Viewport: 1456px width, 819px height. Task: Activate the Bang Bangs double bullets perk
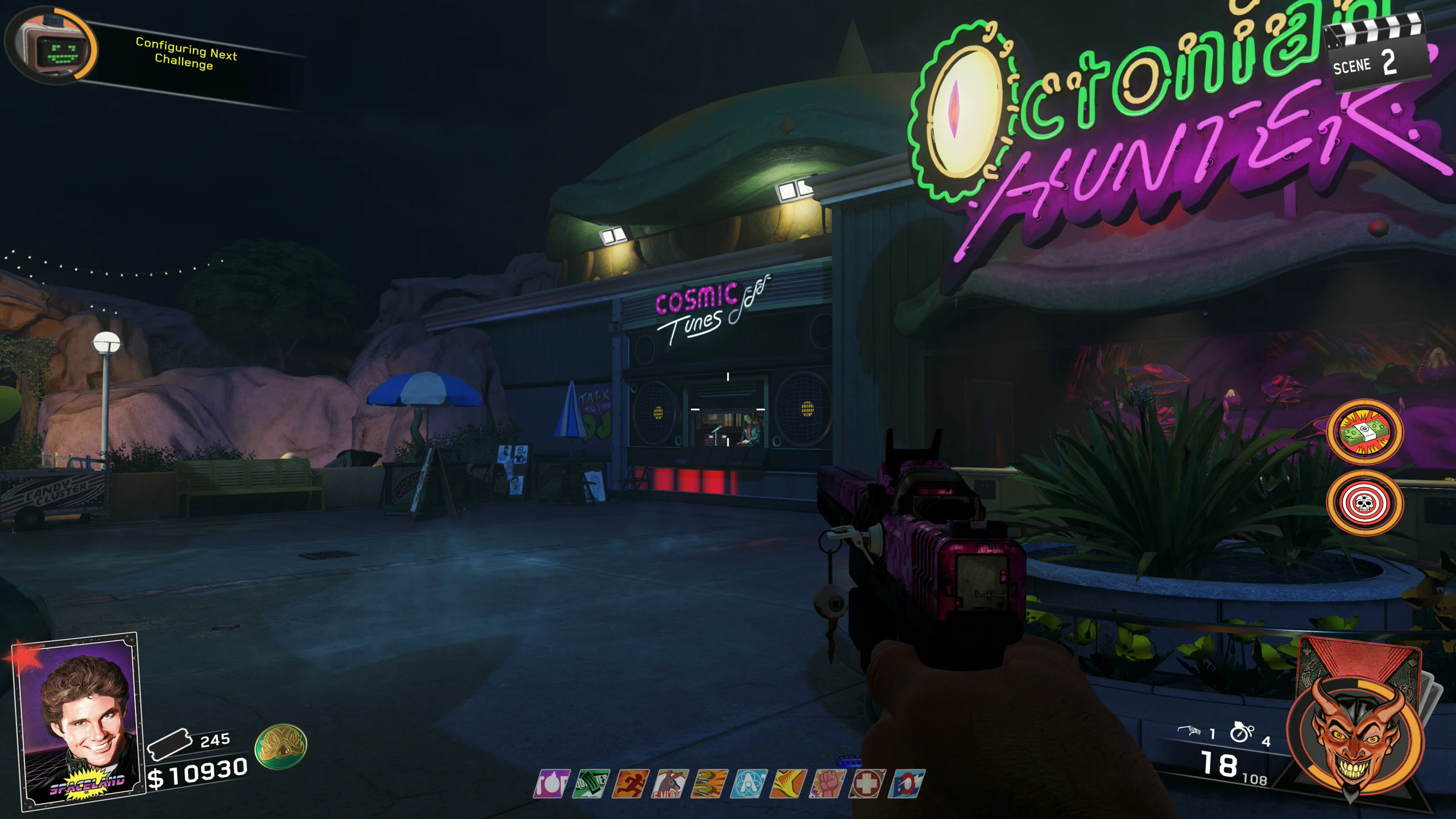coord(709,784)
